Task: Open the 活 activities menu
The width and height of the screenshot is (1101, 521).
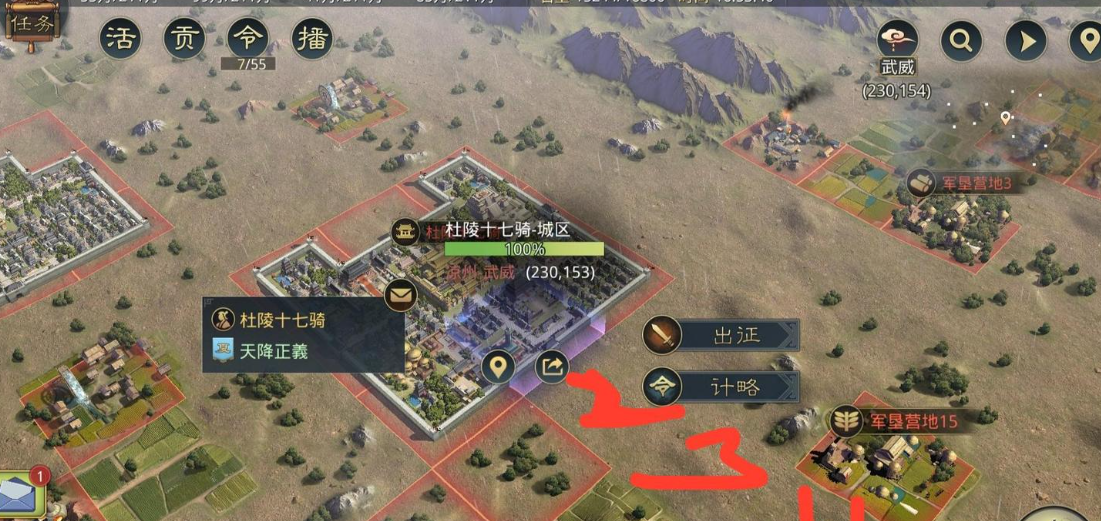Action: [120, 39]
